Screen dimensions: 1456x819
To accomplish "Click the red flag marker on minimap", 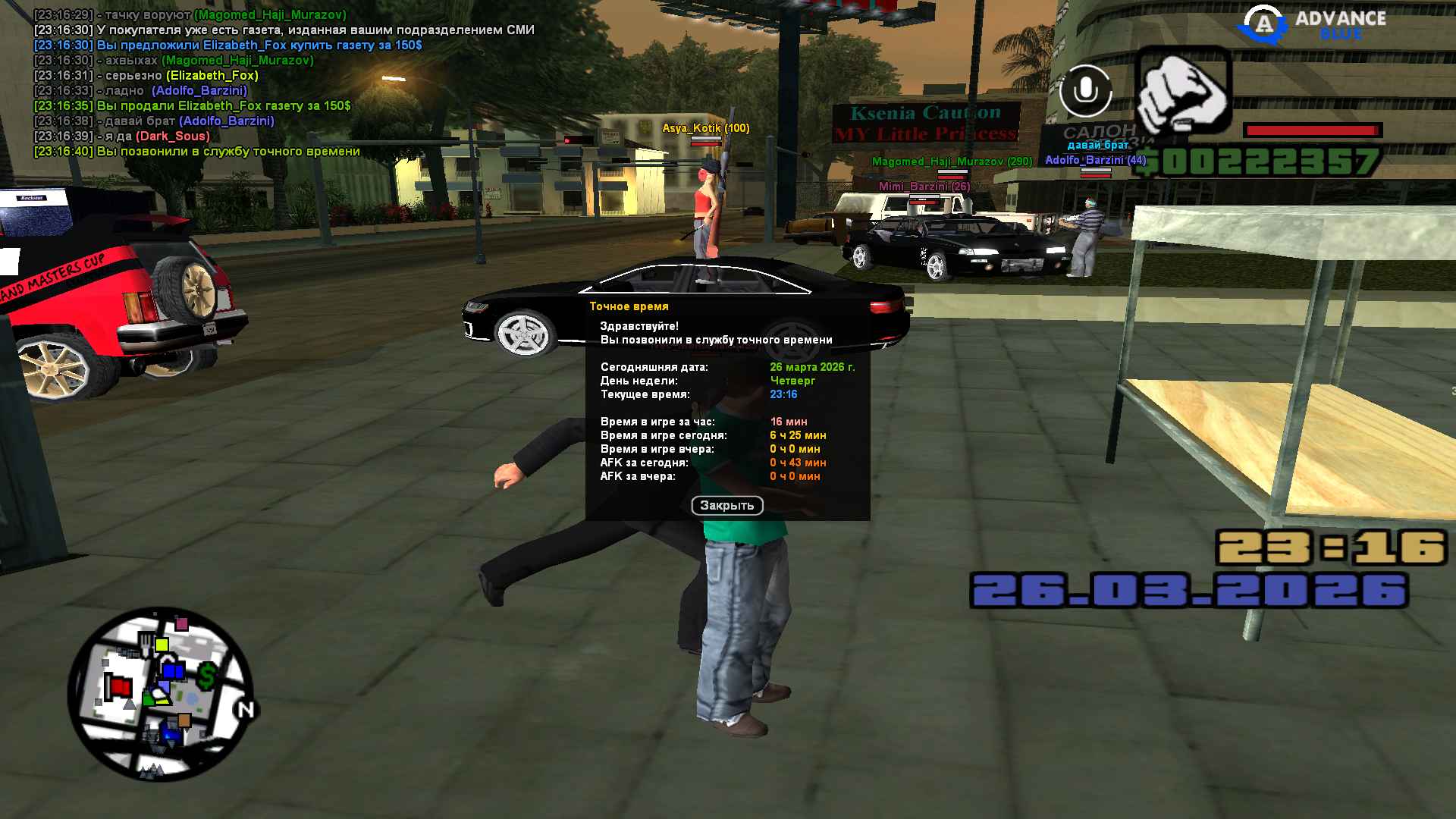I will [119, 687].
